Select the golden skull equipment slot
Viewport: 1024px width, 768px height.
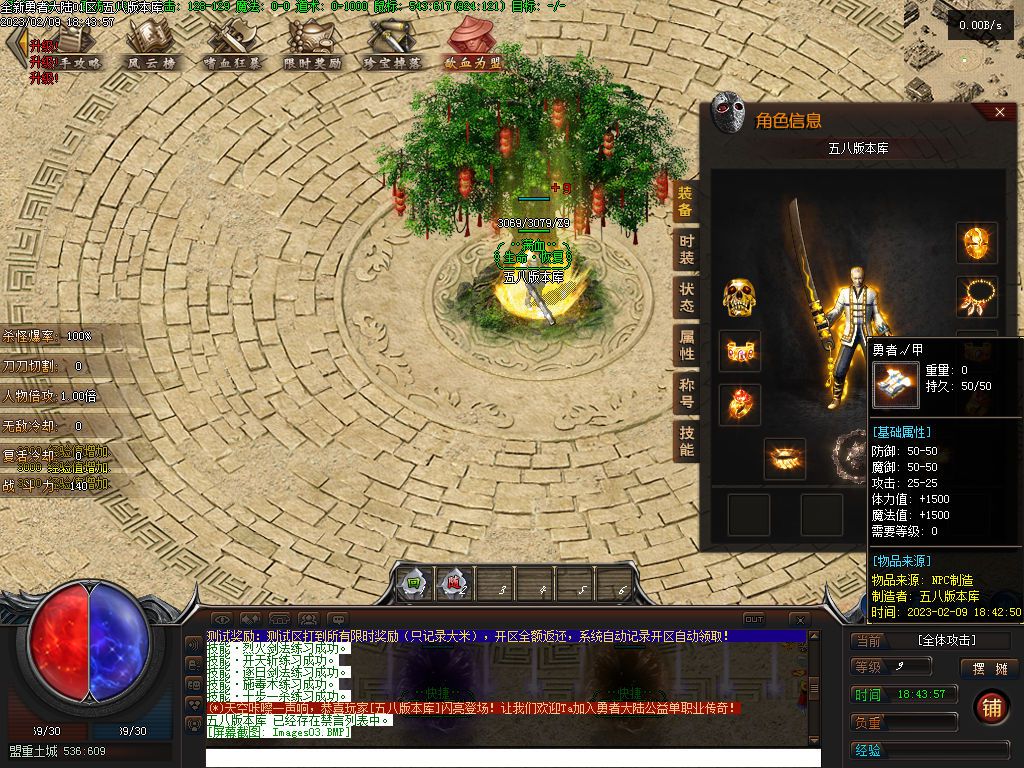click(x=740, y=297)
